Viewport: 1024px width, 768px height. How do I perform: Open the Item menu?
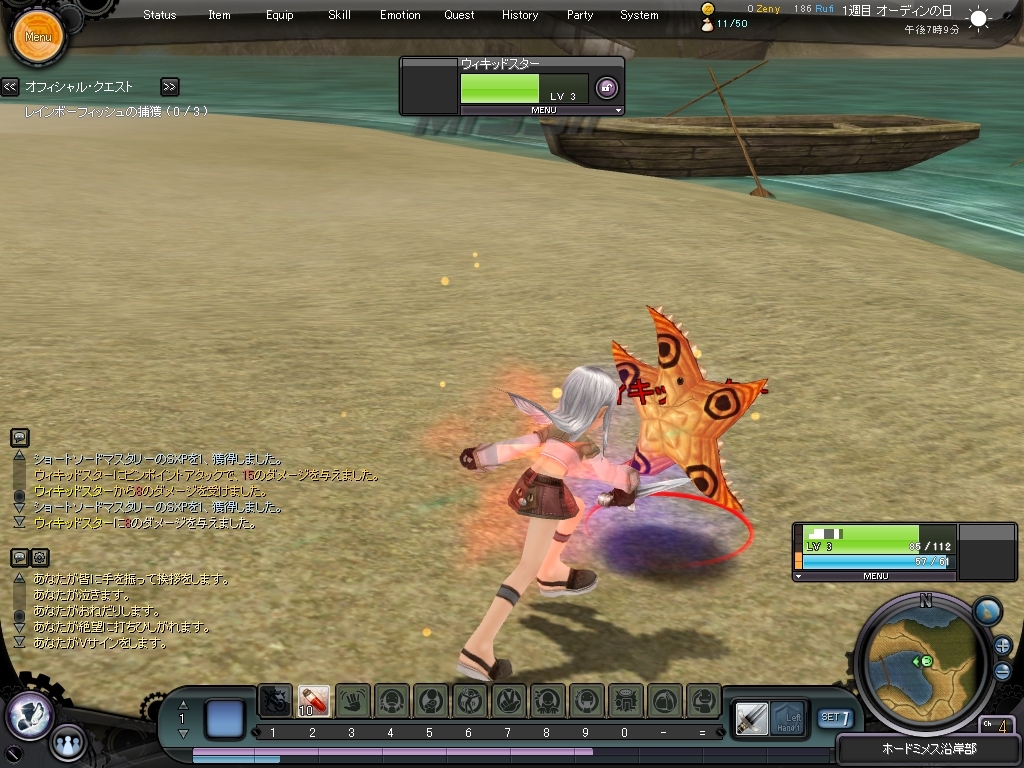(219, 15)
